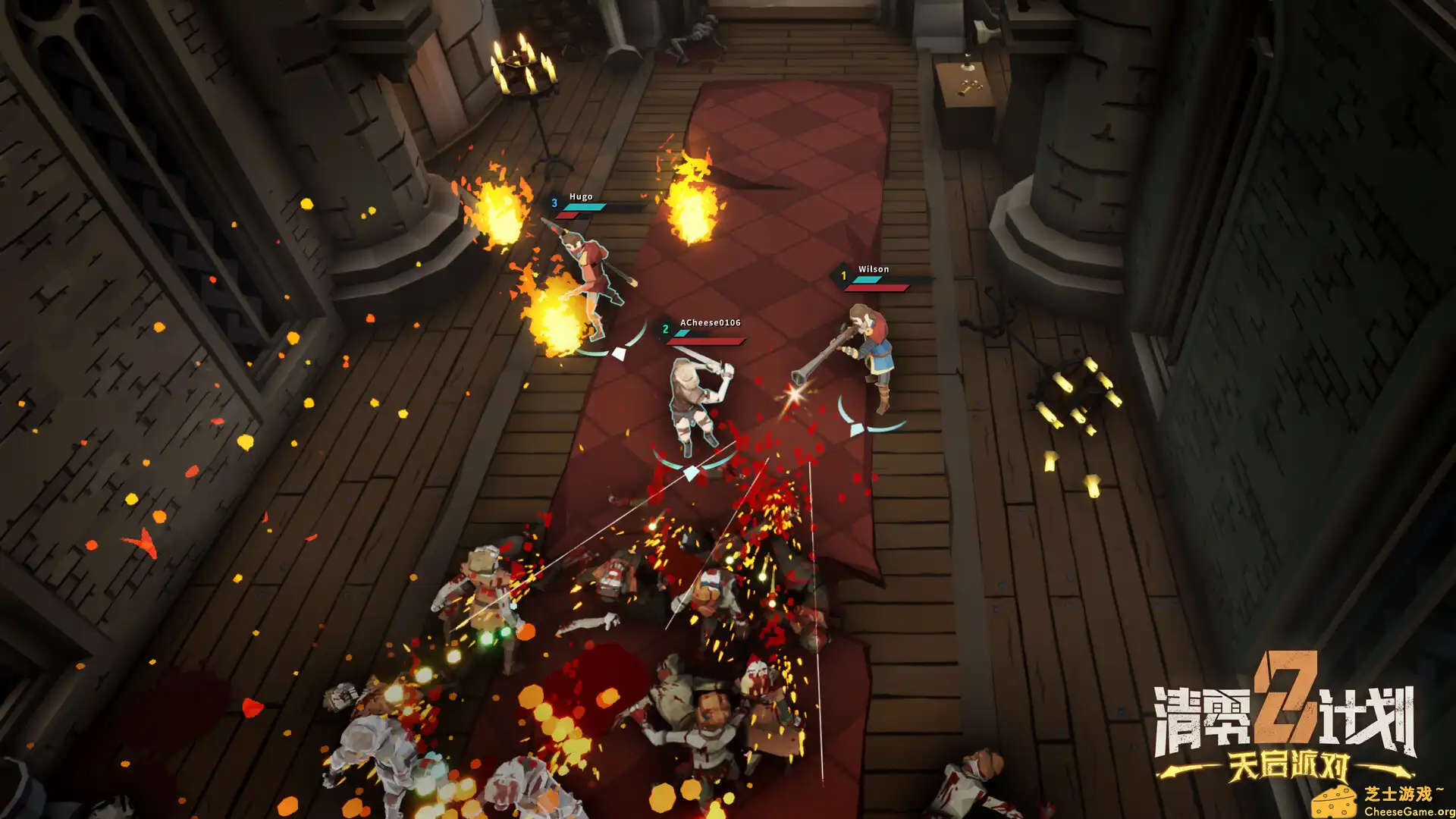Click ACheese0106's level 2 badge

665,329
